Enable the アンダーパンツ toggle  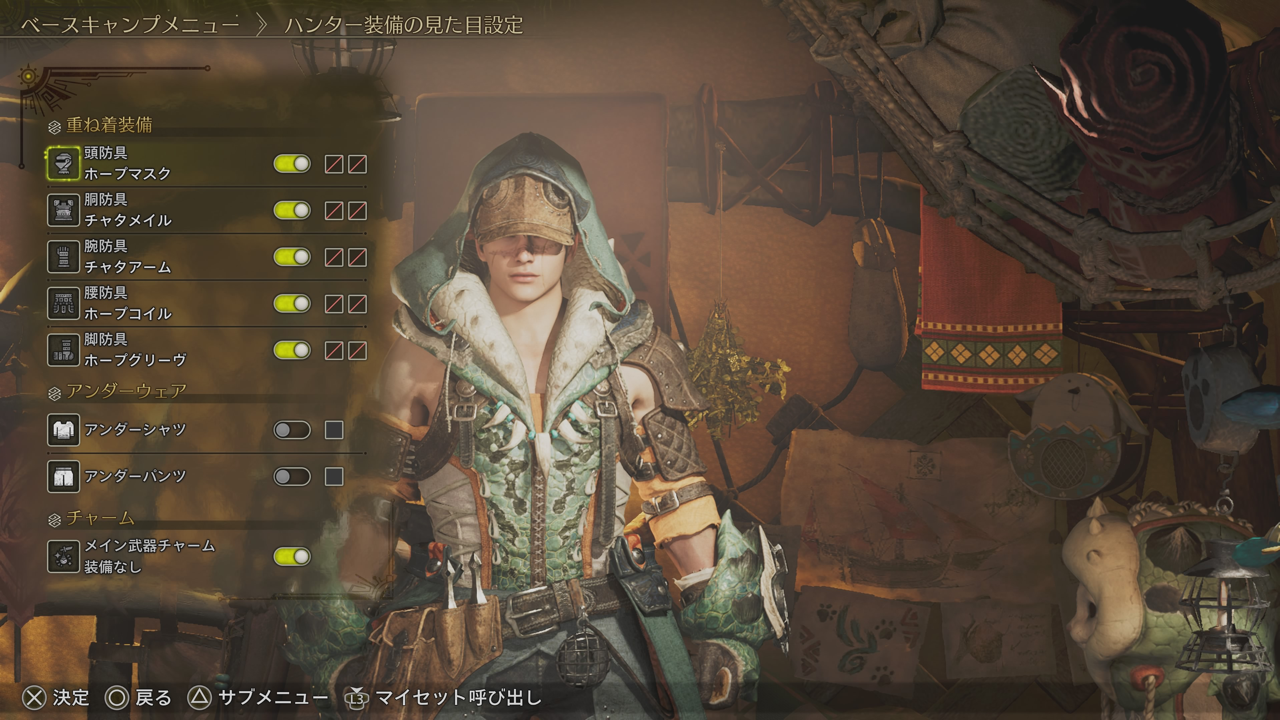(x=292, y=476)
